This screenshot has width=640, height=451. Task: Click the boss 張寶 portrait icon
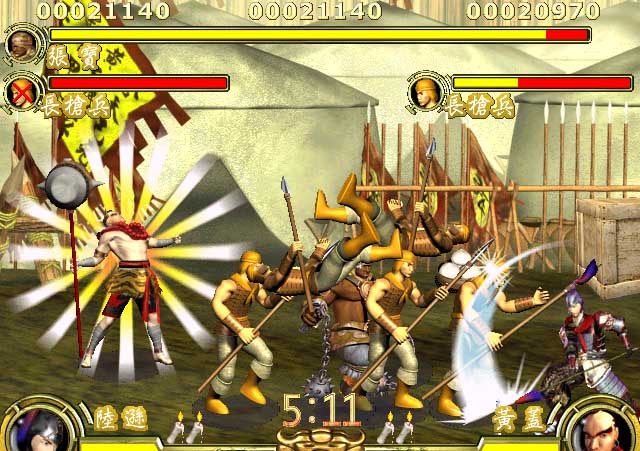[x=21, y=44]
